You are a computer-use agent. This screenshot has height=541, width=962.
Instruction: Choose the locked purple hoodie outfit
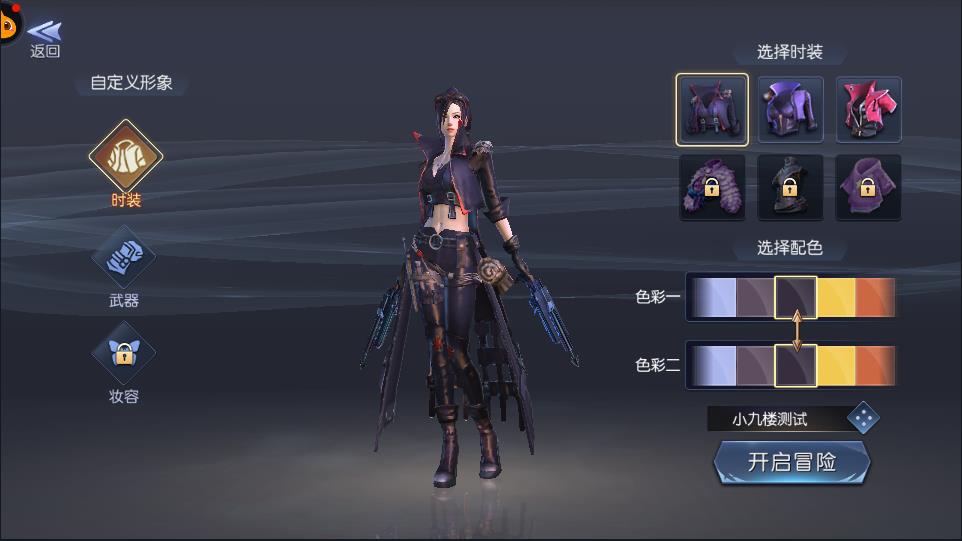(868, 187)
